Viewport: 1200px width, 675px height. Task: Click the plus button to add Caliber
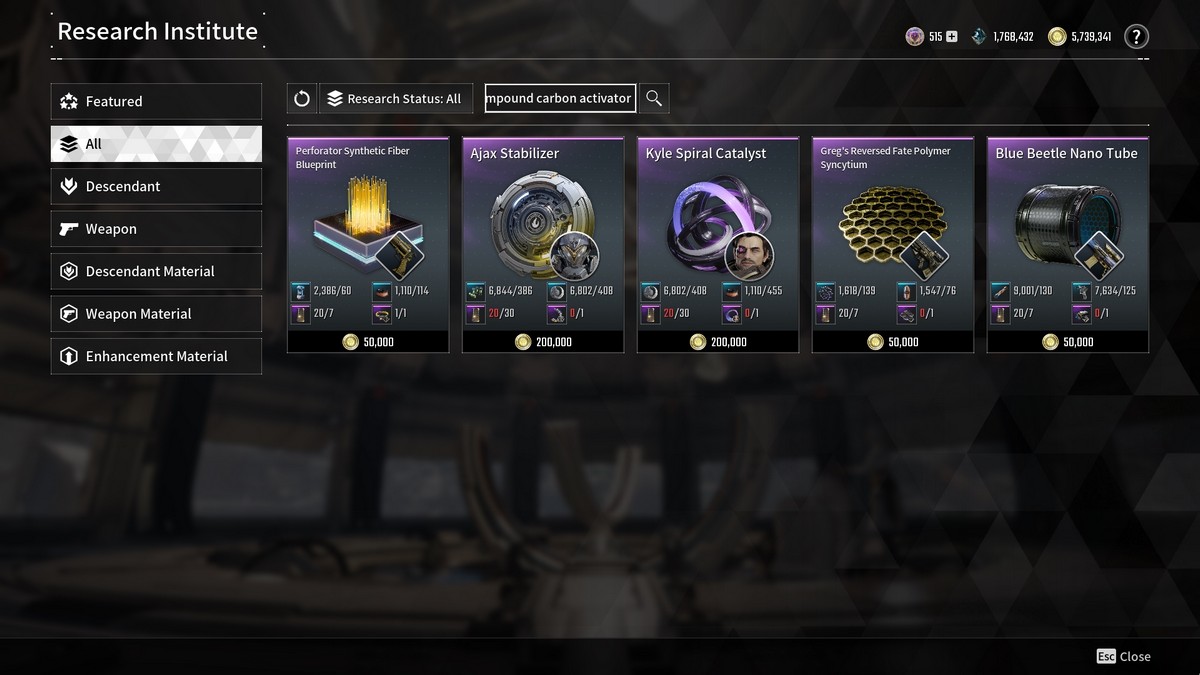(x=951, y=37)
